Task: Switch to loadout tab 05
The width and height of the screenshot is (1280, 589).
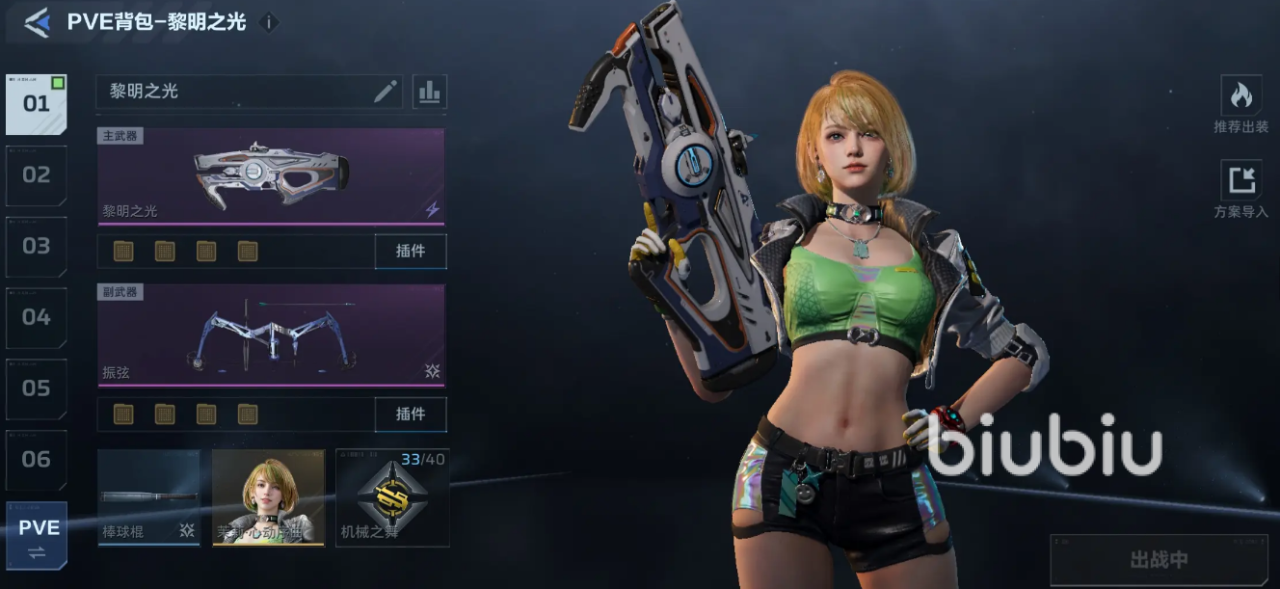Action: tap(36, 388)
